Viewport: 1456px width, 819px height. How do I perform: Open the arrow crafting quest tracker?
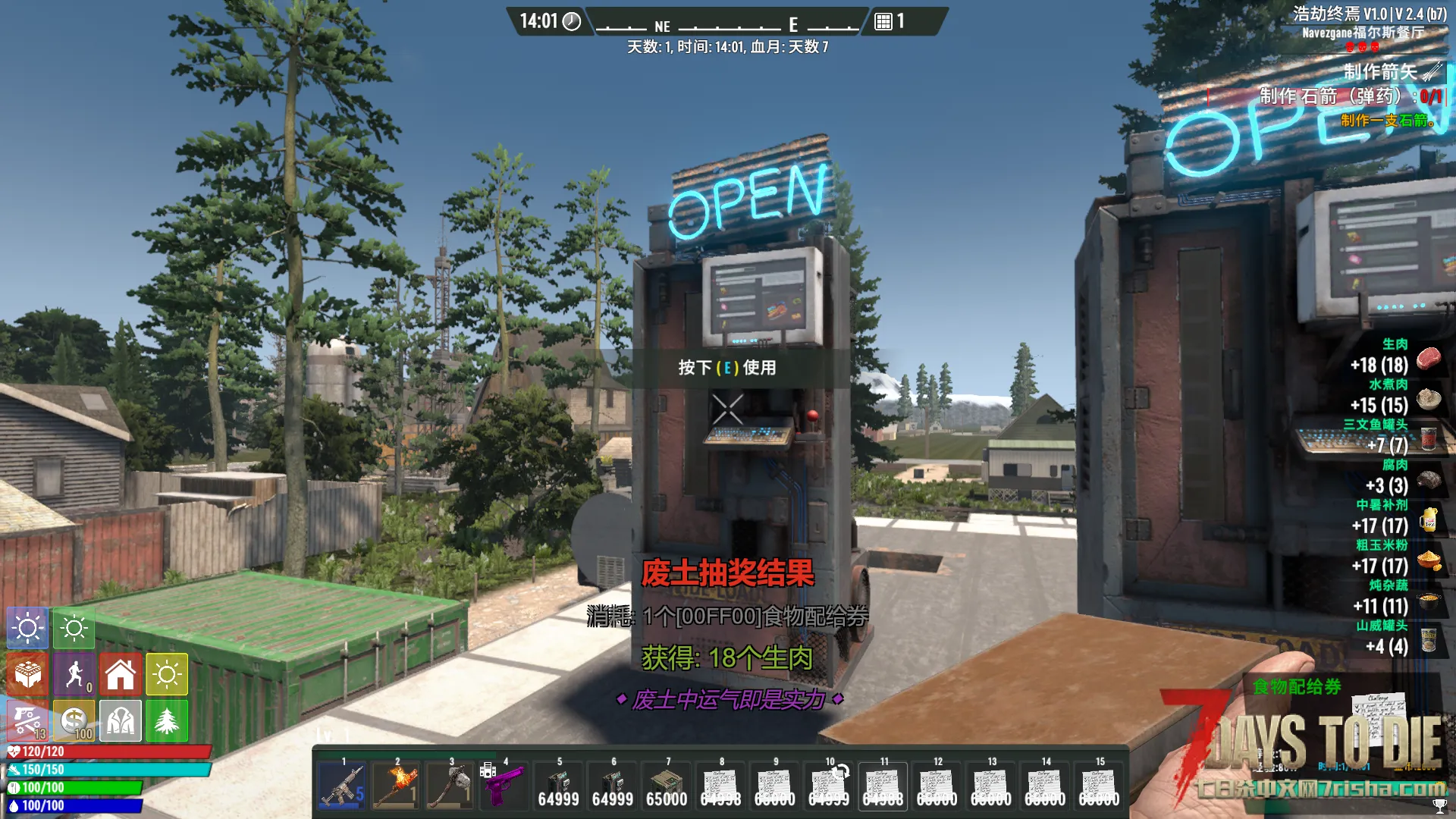pyautogui.click(x=1380, y=72)
